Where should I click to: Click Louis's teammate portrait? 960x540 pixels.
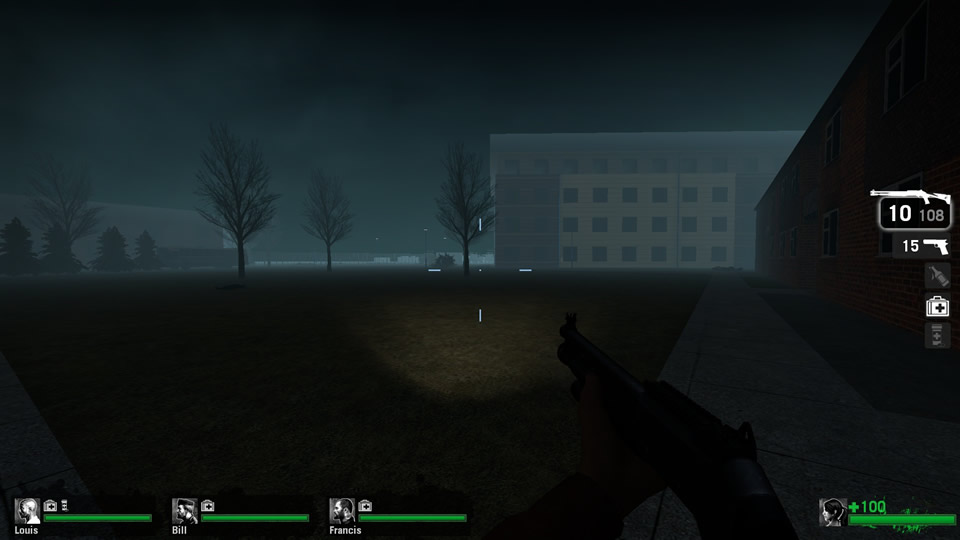point(27,511)
